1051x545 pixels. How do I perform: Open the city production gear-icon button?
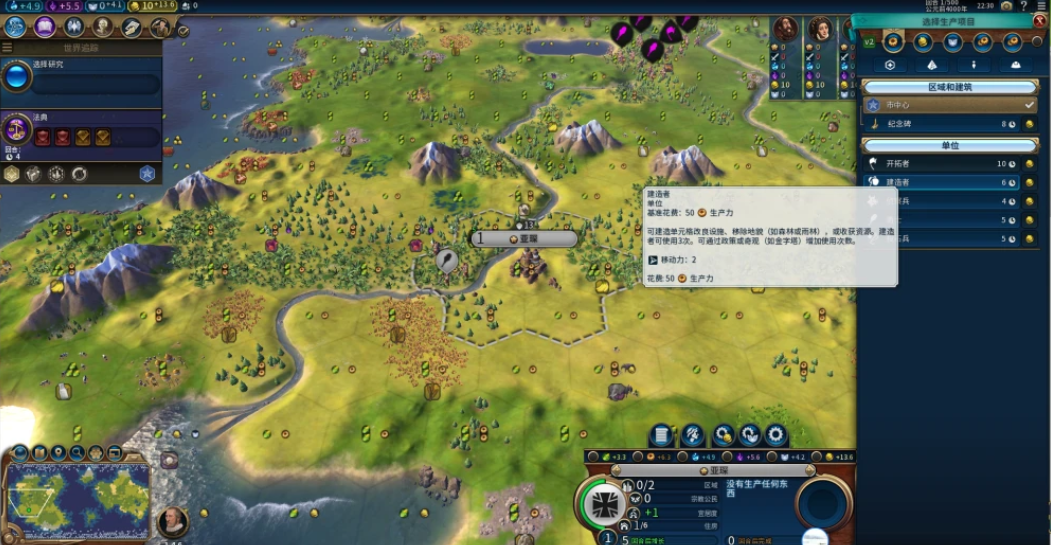(775, 436)
